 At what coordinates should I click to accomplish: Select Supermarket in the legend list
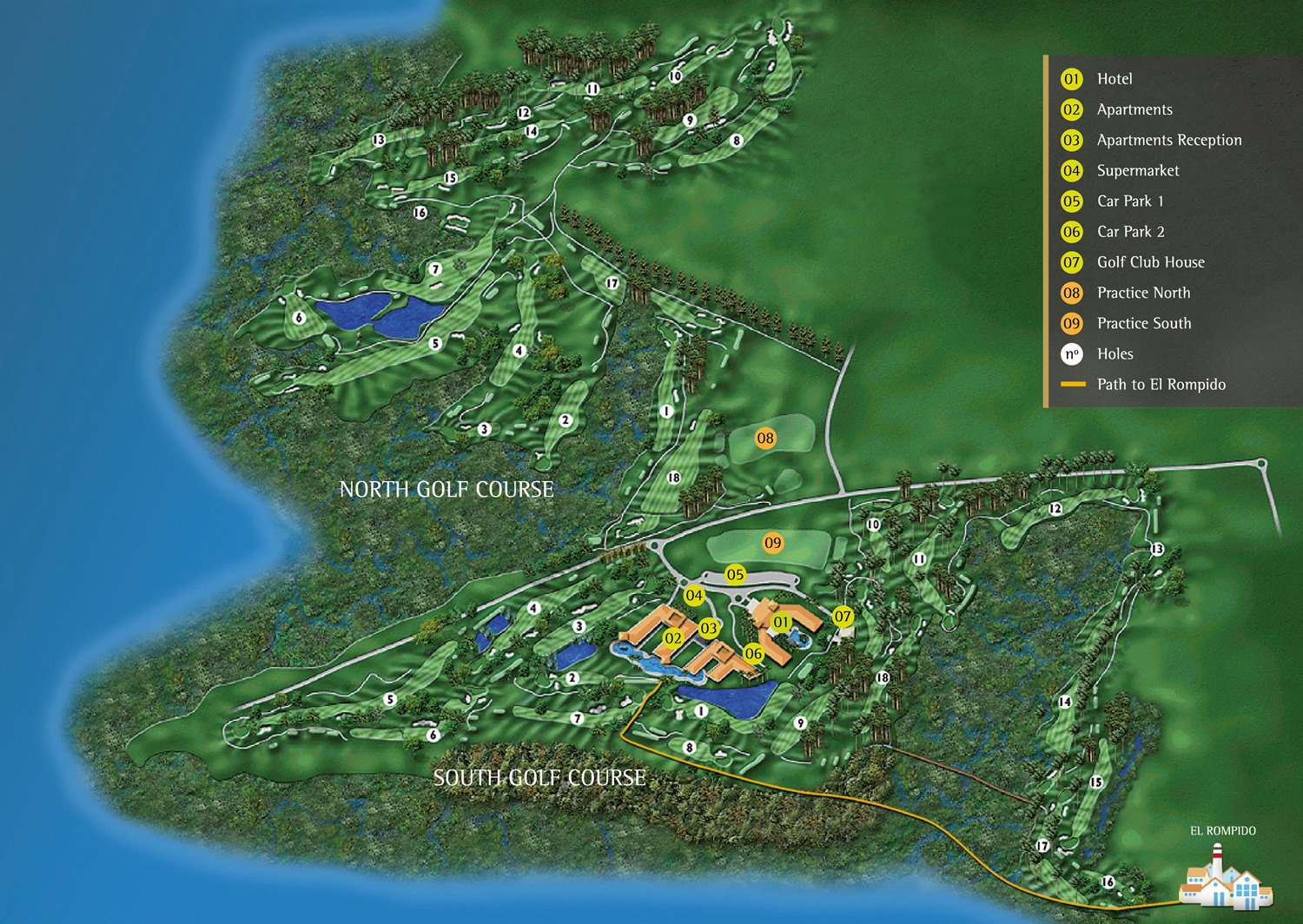tap(1137, 170)
